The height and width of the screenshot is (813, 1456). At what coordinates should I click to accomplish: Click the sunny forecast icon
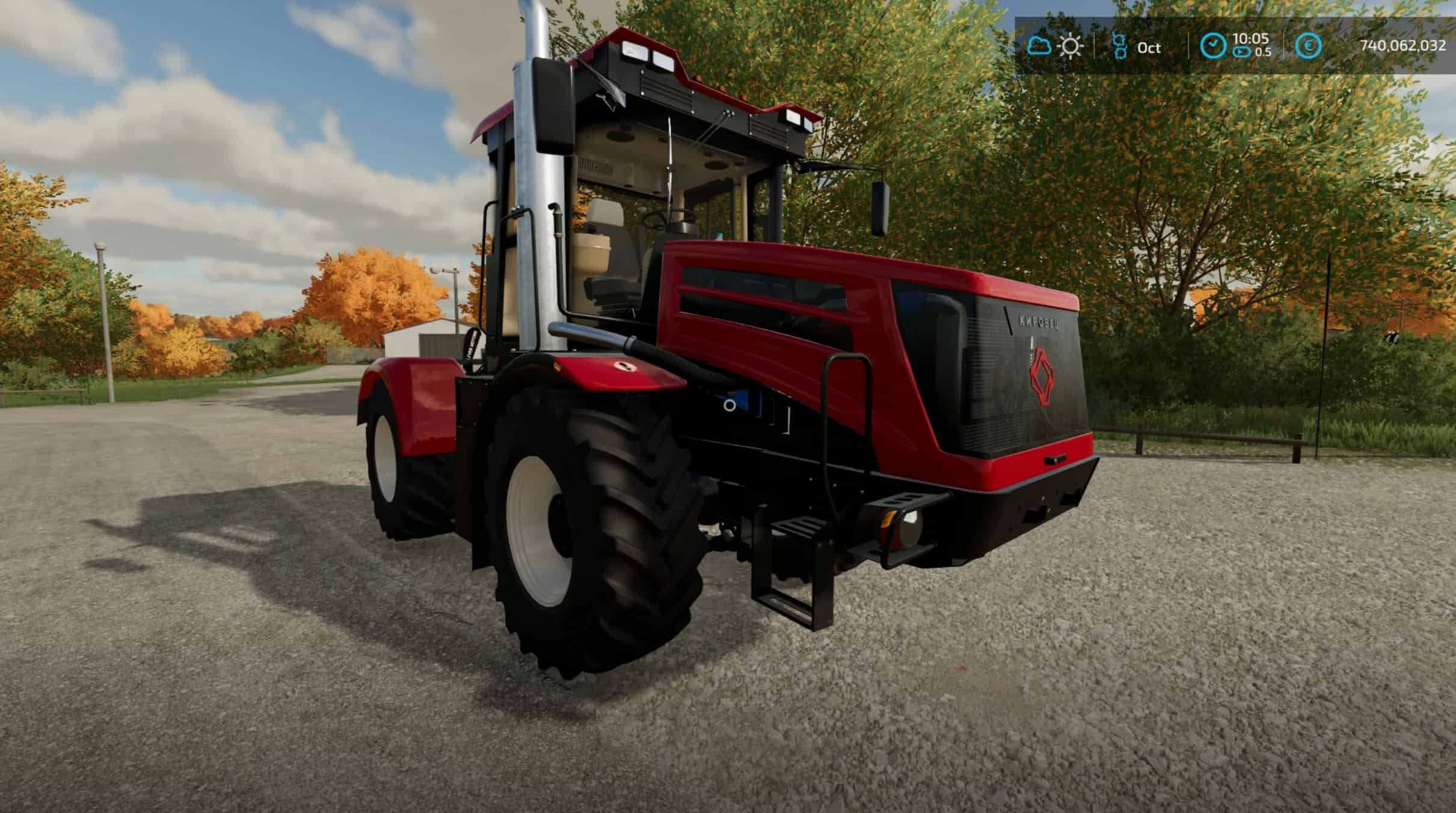tap(1070, 46)
